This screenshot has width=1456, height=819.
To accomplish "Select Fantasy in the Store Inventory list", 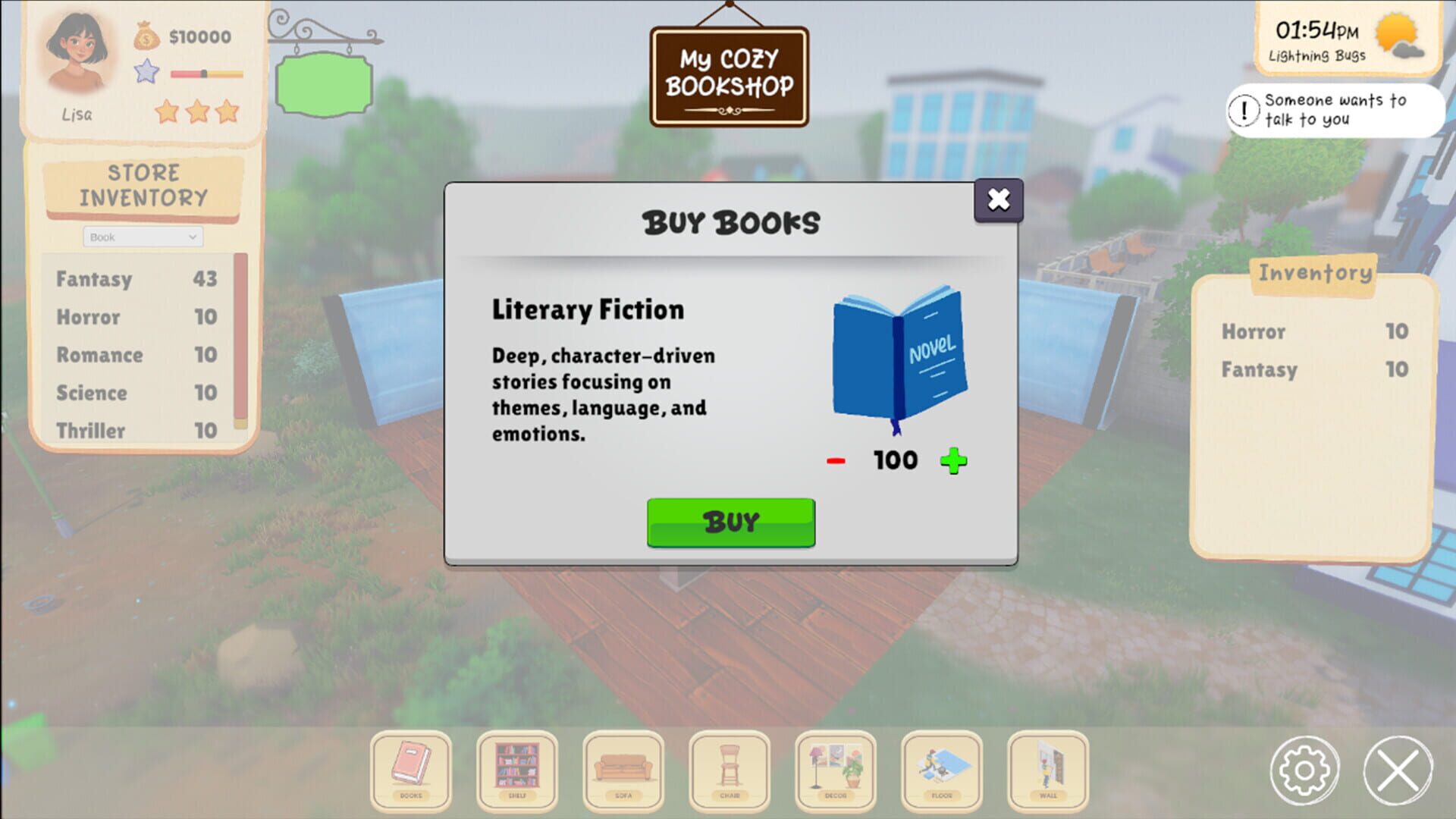I will pyautogui.click(x=94, y=279).
